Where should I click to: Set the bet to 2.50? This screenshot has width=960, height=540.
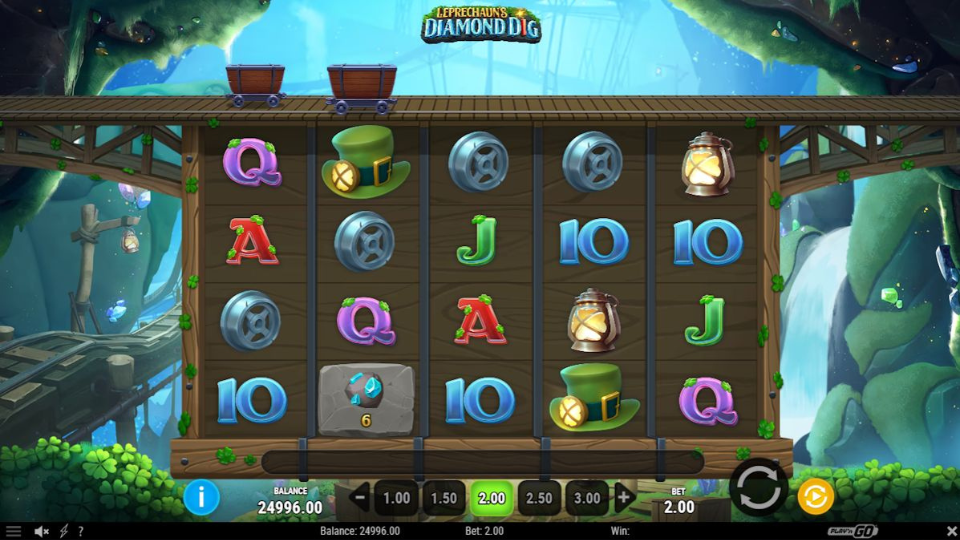pyautogui.click(x=539, y=497)
